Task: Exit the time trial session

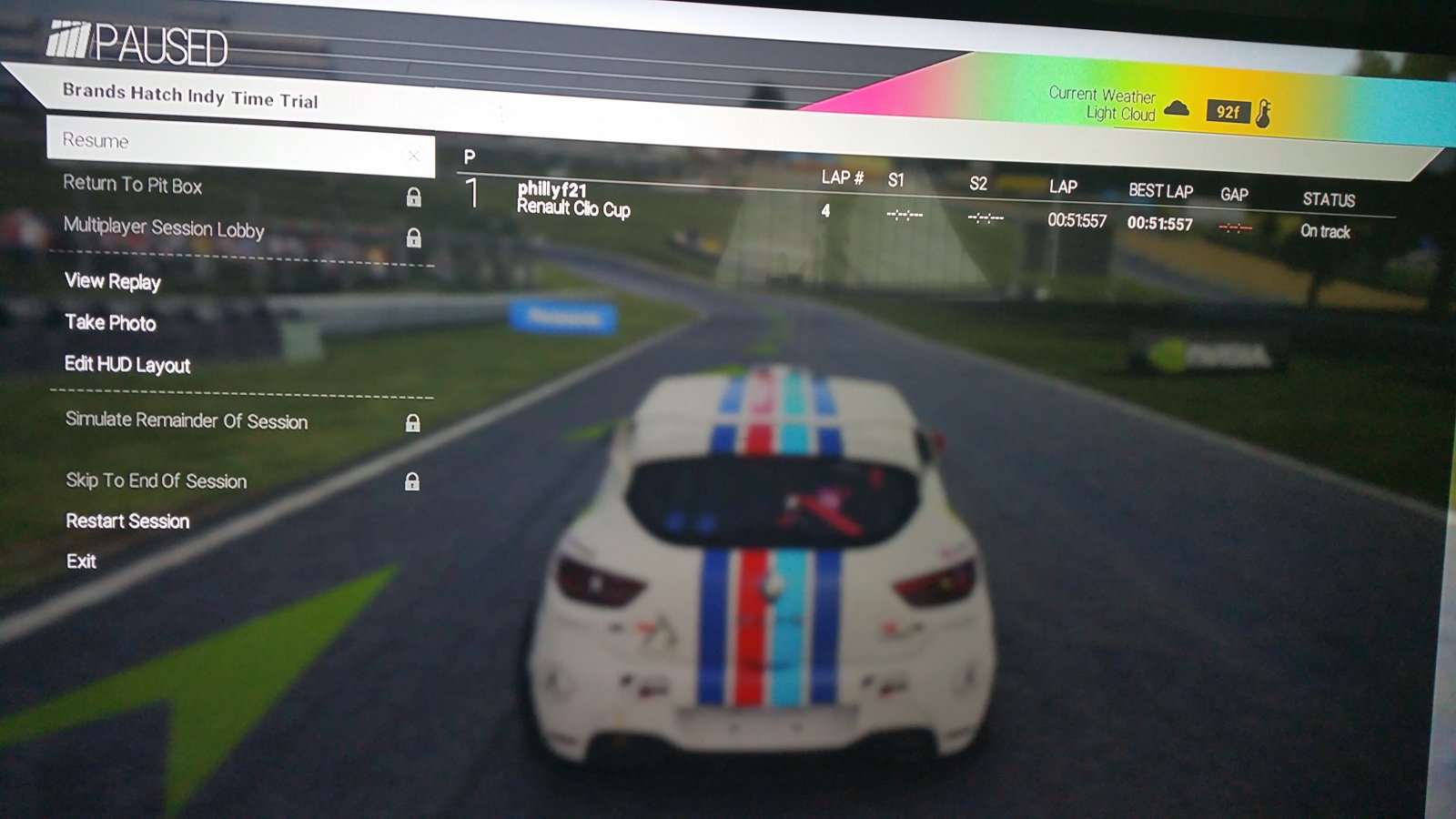Action: pos(81,561)
